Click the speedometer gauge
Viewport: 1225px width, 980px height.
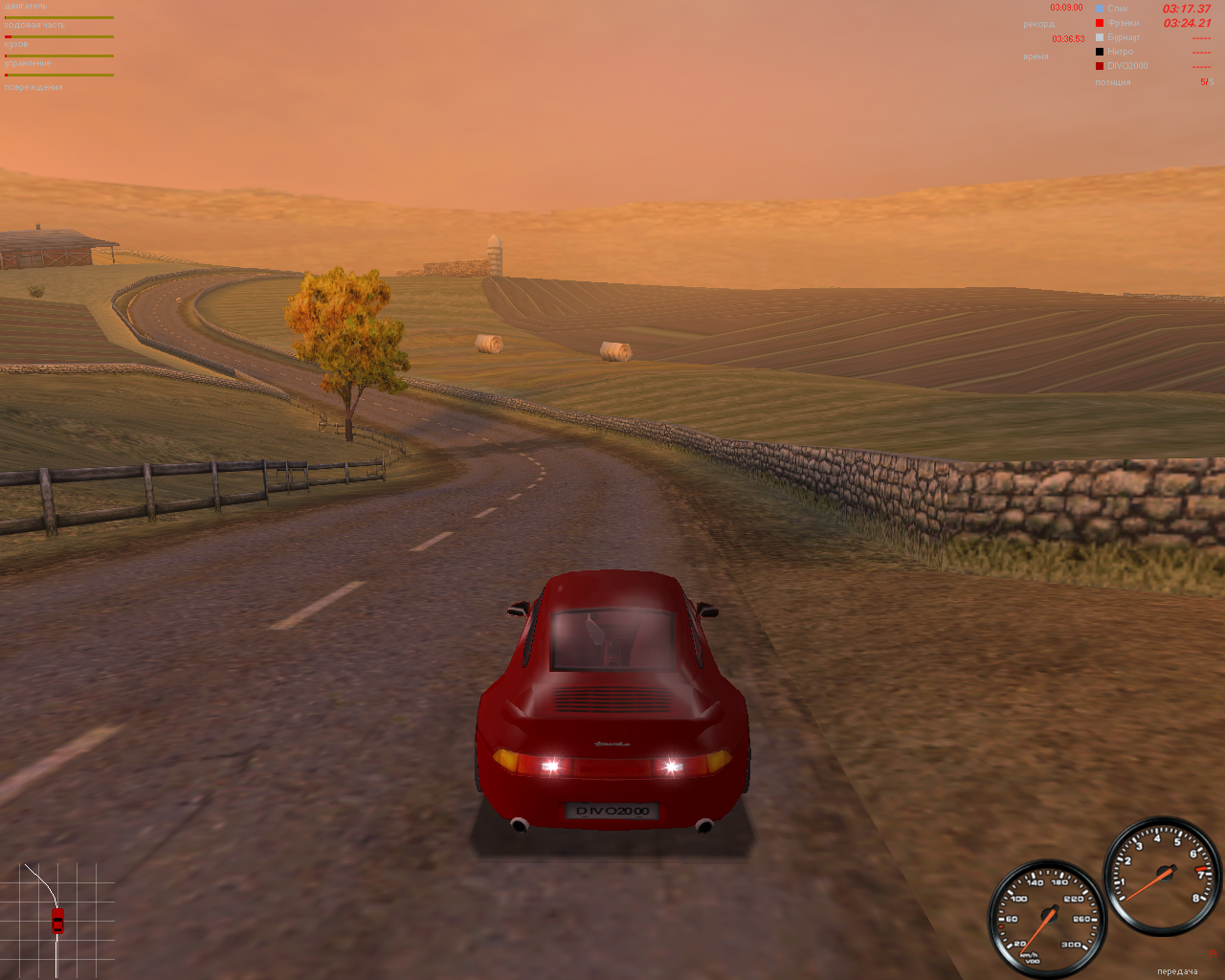(x=1051, y=917)
